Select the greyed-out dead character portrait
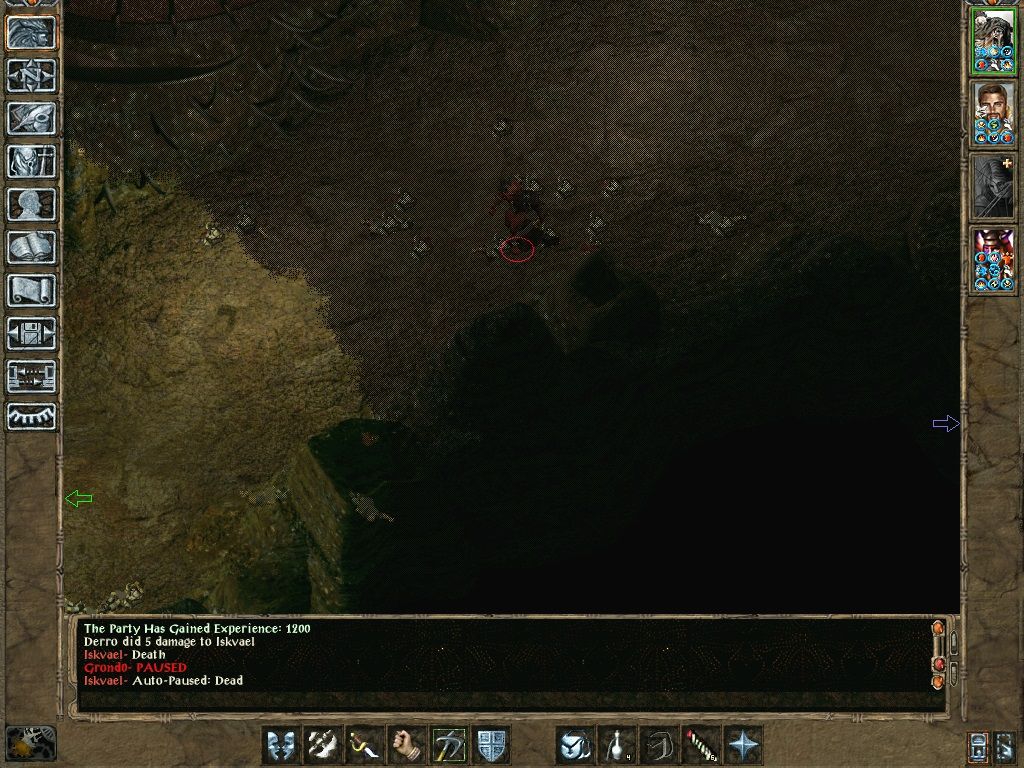The image size is (1024, 768). pos(992,187)
